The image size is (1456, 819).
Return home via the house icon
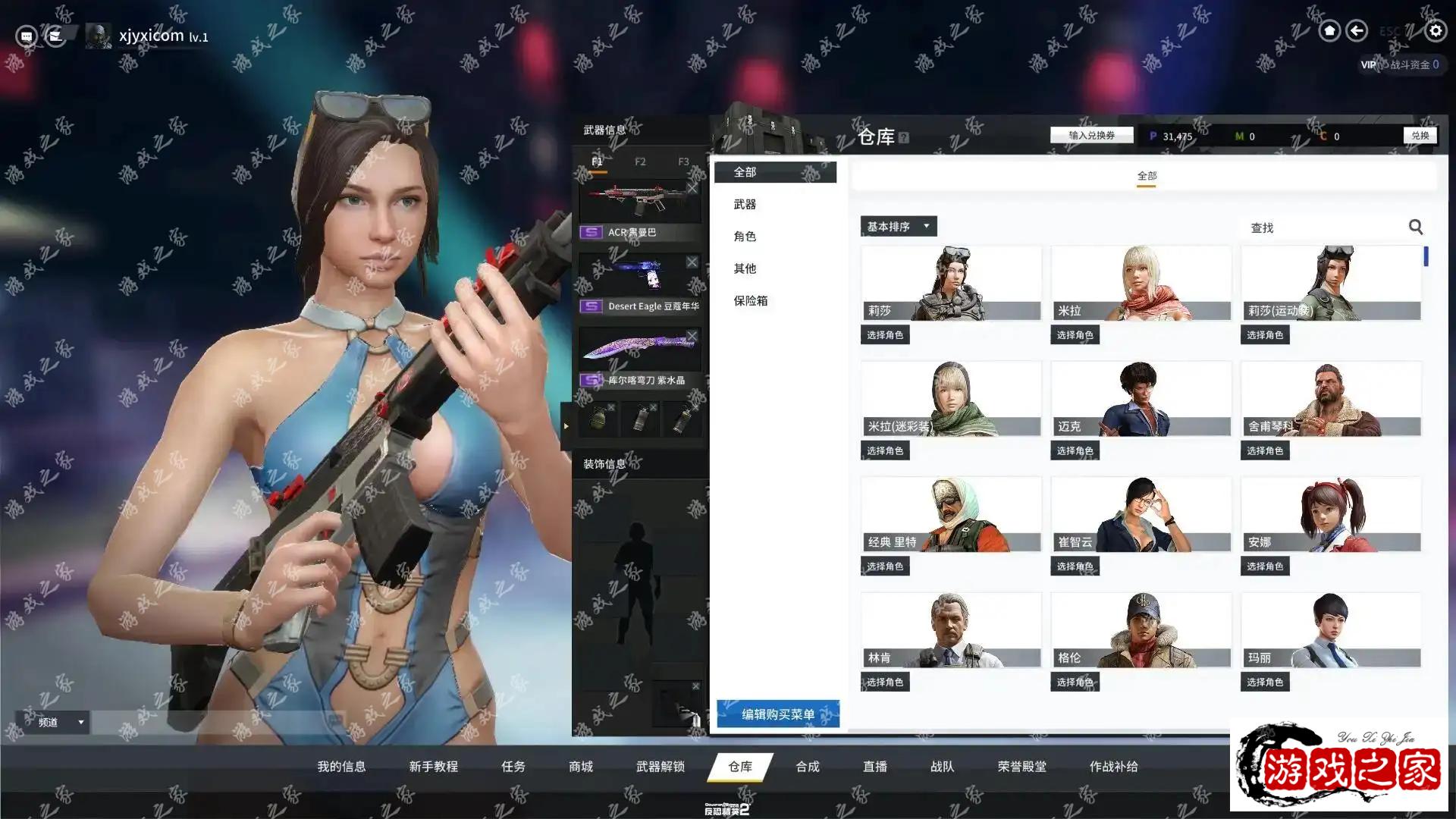(1329, 31)
